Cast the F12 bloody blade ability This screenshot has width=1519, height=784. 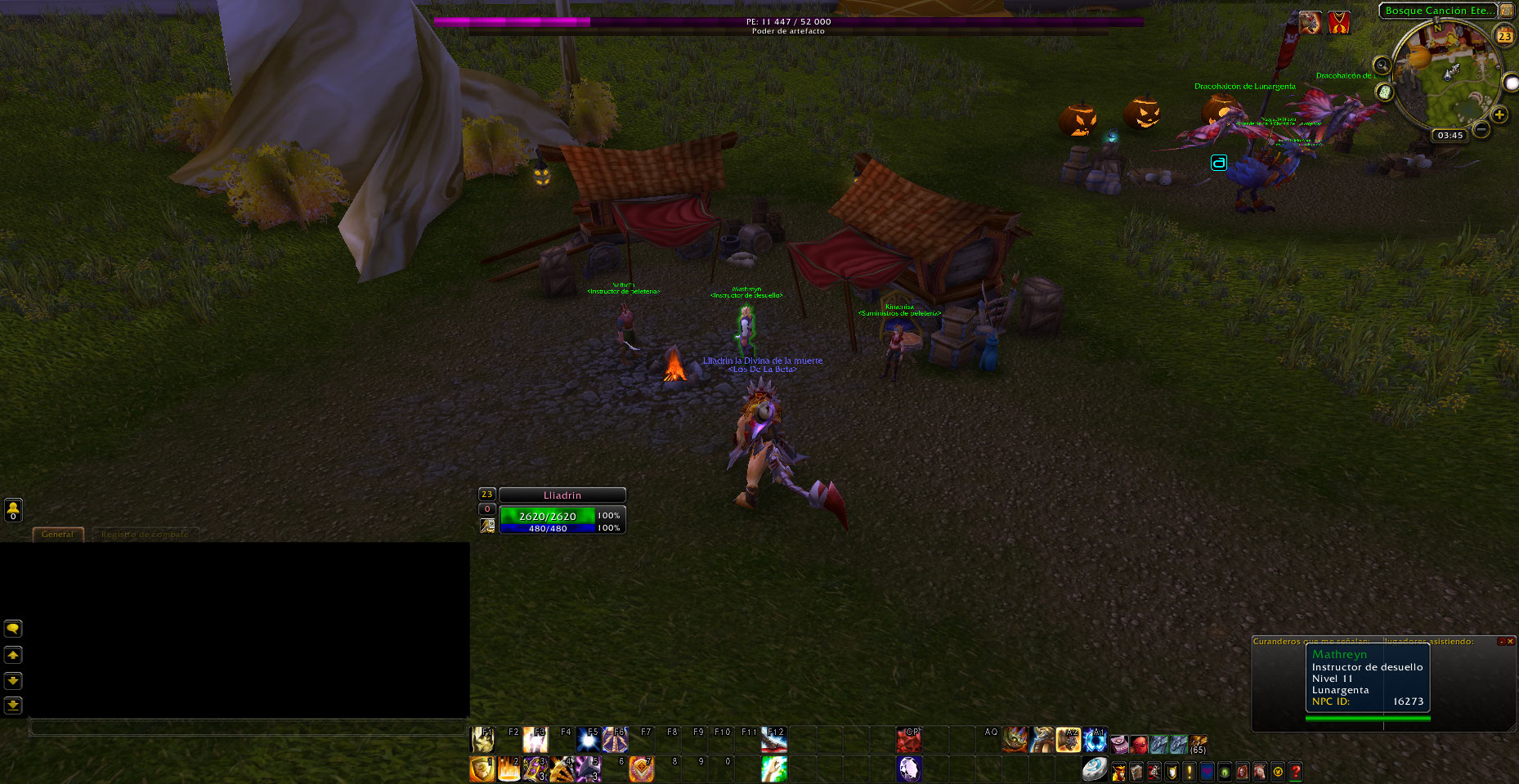[774, 740]
